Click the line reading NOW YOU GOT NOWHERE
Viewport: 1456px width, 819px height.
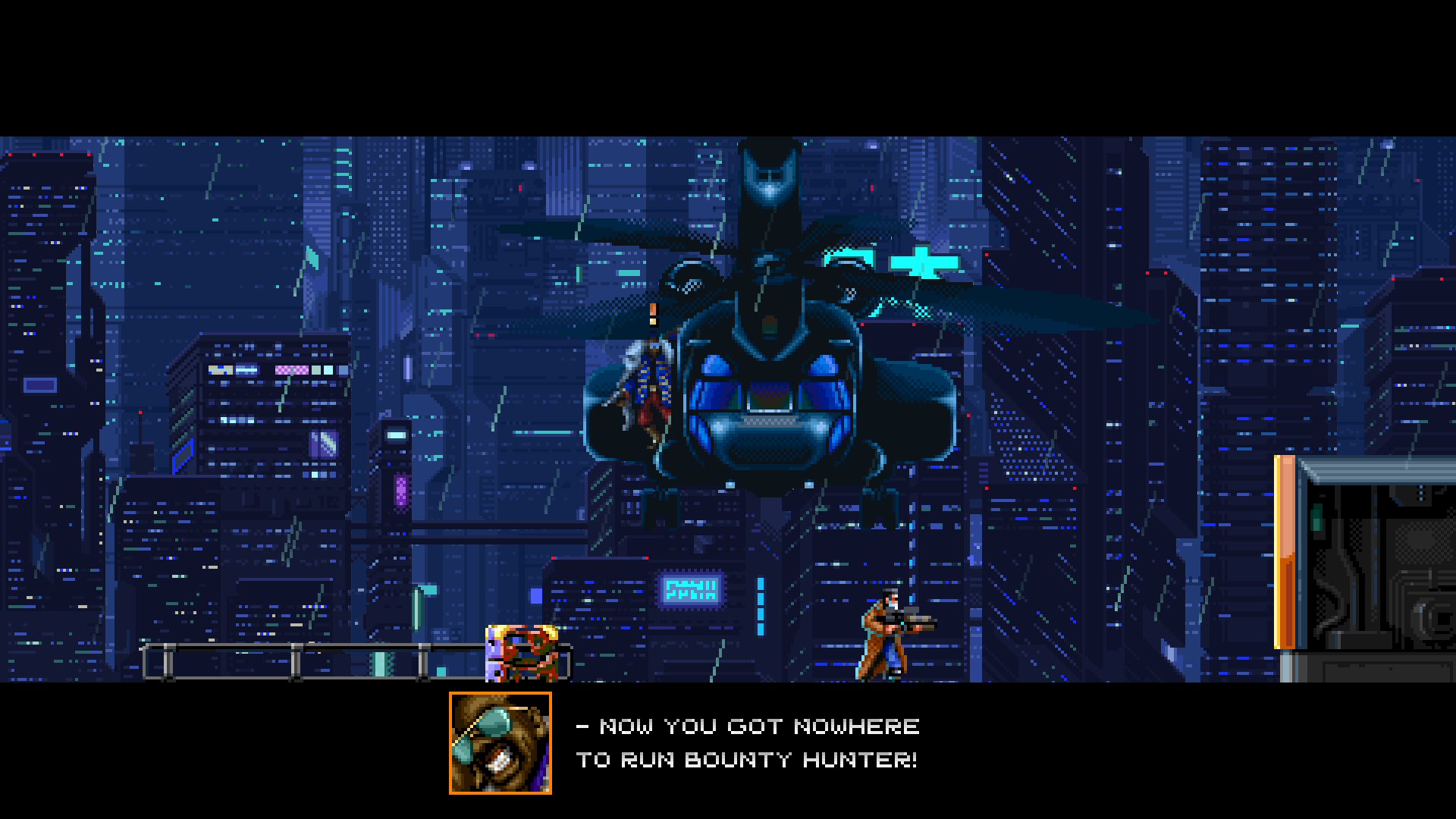(747, 726)
